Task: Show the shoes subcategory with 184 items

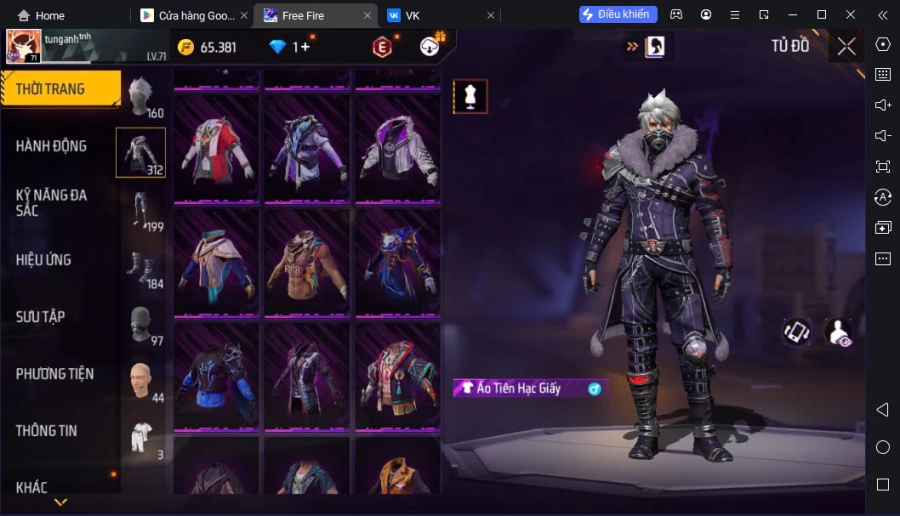Action: (x=141, y=268)
